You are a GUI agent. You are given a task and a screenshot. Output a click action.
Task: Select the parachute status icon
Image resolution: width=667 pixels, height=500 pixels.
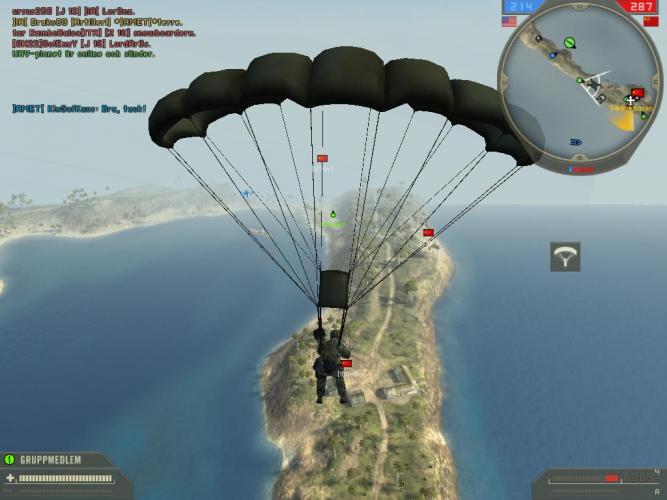[566, 257]
